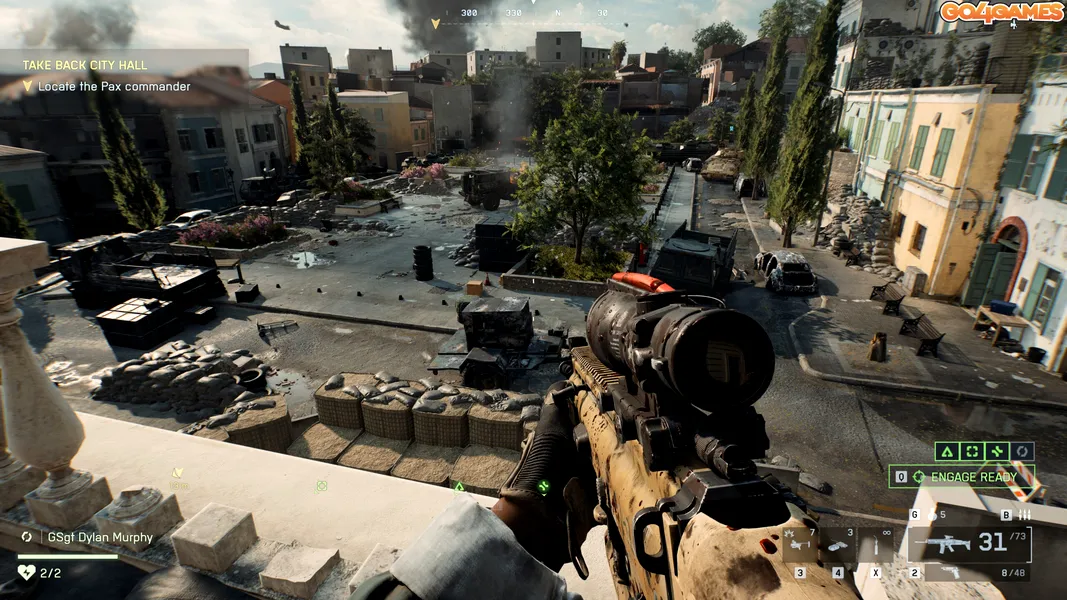
Task: Choose the green pinwheel squad order icon
Action: coord(997,452)
